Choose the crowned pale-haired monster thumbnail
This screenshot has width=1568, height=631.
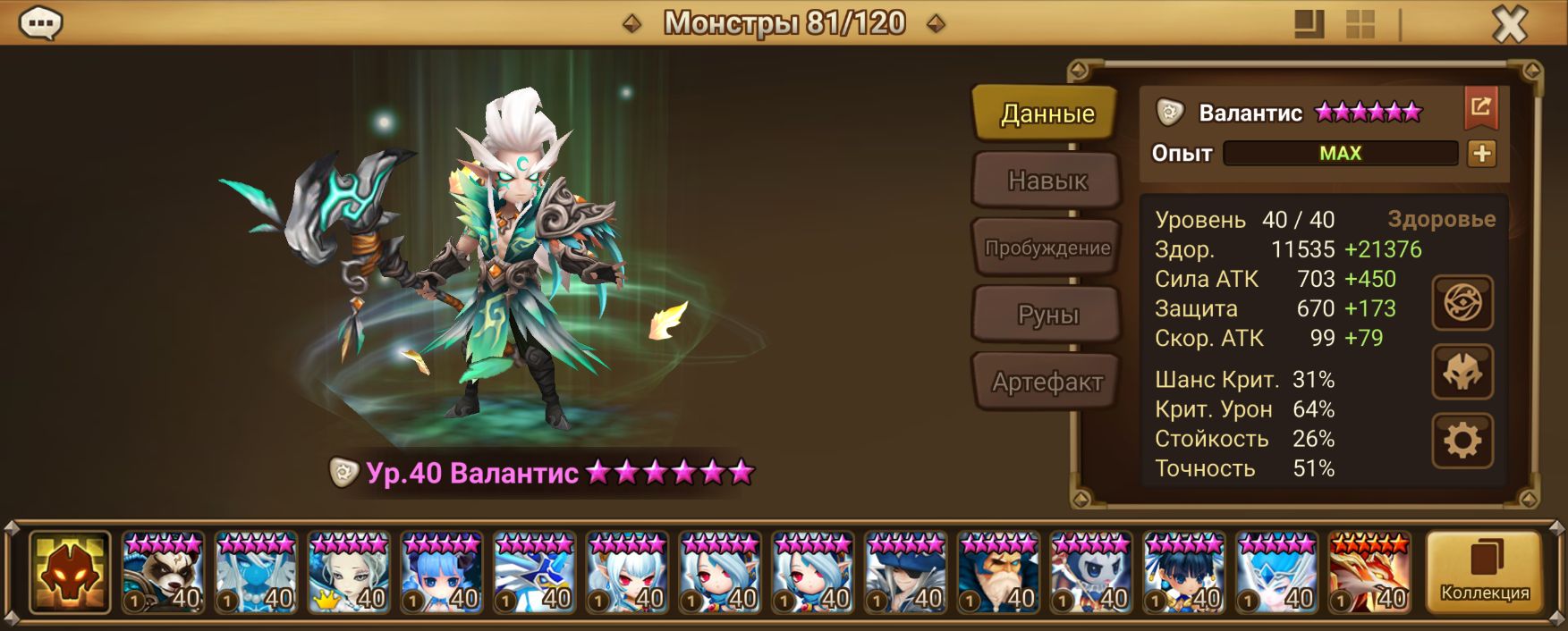(x=349, y=572)
